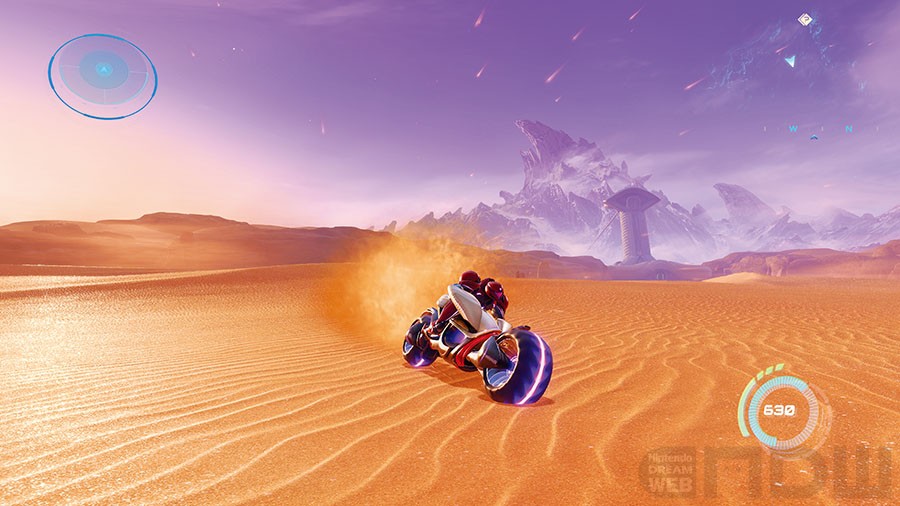This screenshot has width=900, height=506.
Task: Select the diamond question-mark objective marker
Action: [804, 19]
